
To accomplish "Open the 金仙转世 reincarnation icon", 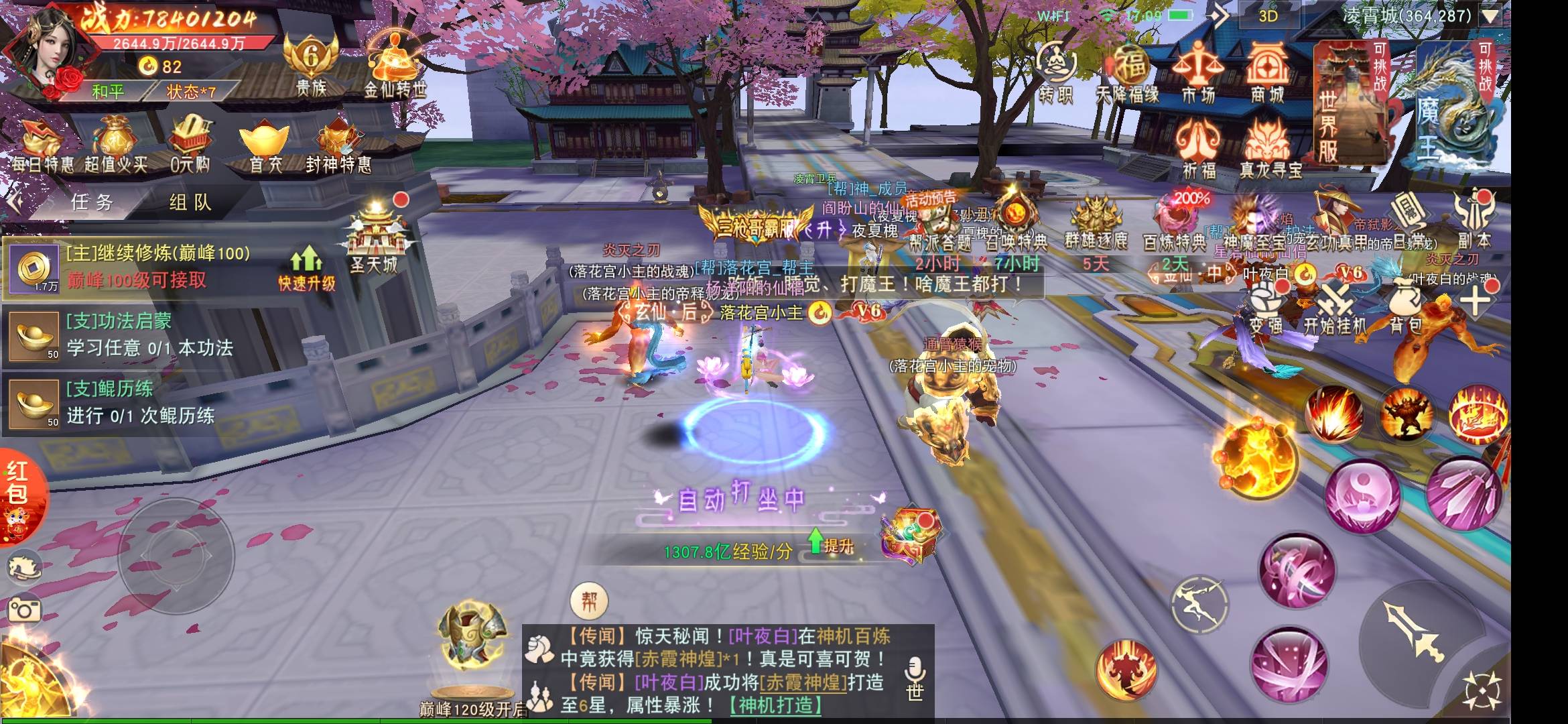I will pos(395,67).
